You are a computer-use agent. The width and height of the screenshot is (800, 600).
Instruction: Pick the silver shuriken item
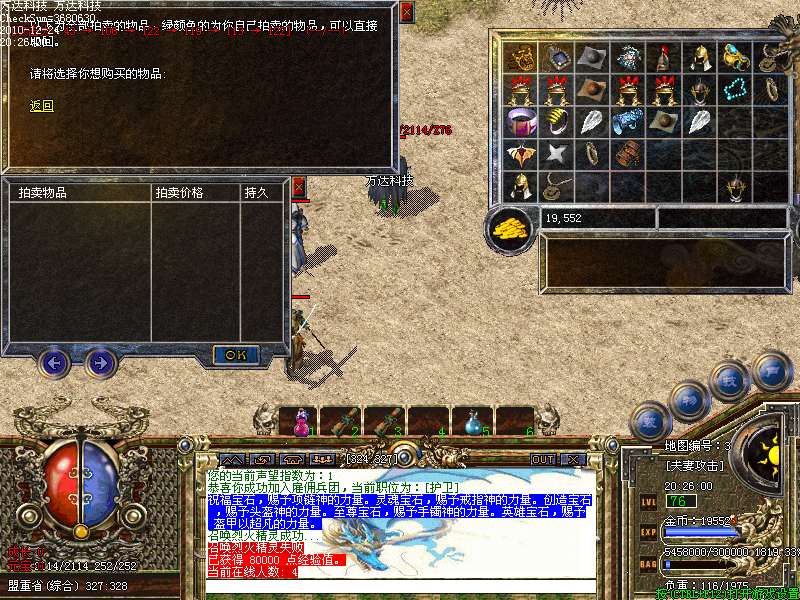point(555,155)
